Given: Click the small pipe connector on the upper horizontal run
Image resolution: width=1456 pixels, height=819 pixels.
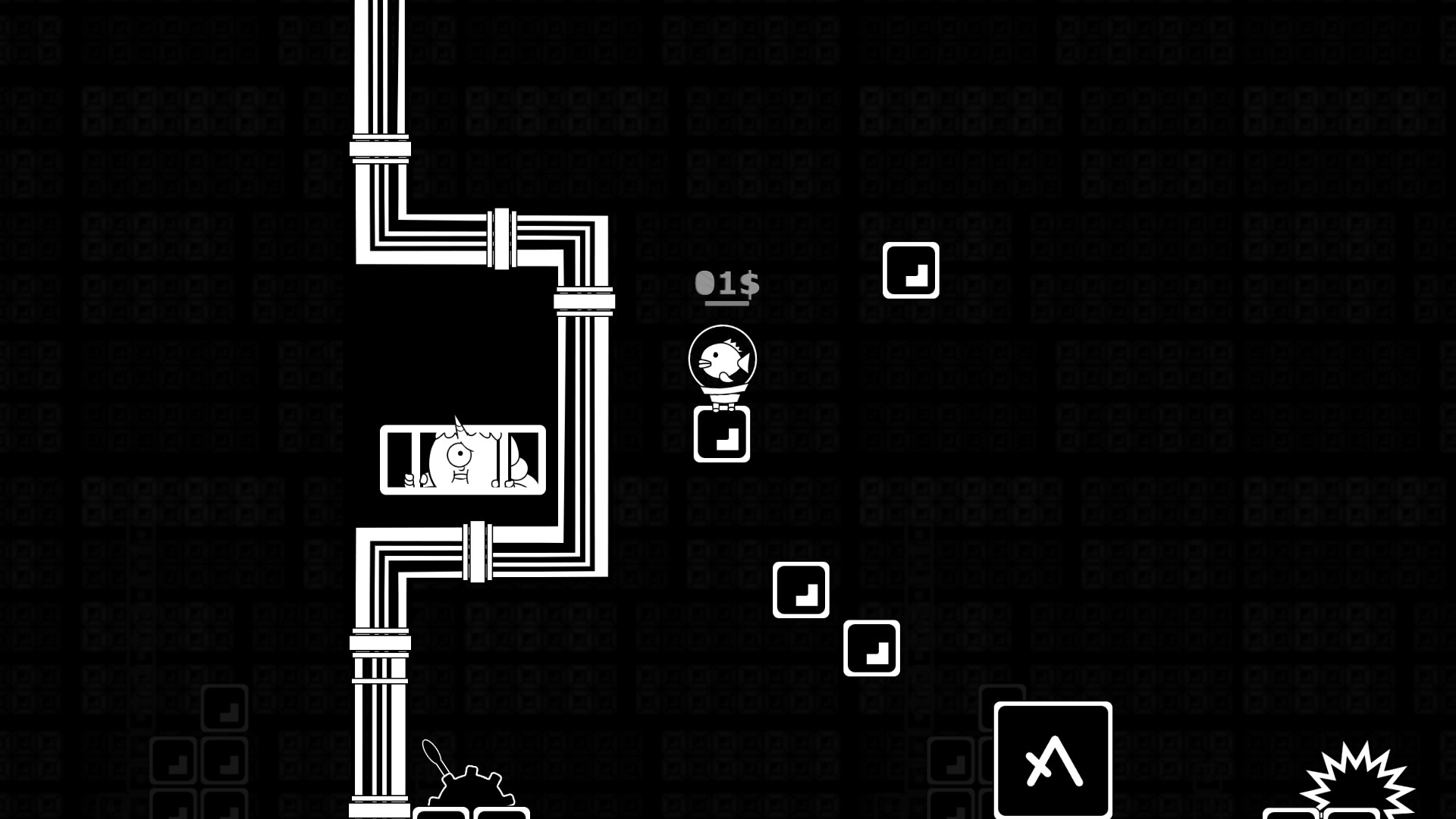Looking at the screenshot, I should 502,239.
